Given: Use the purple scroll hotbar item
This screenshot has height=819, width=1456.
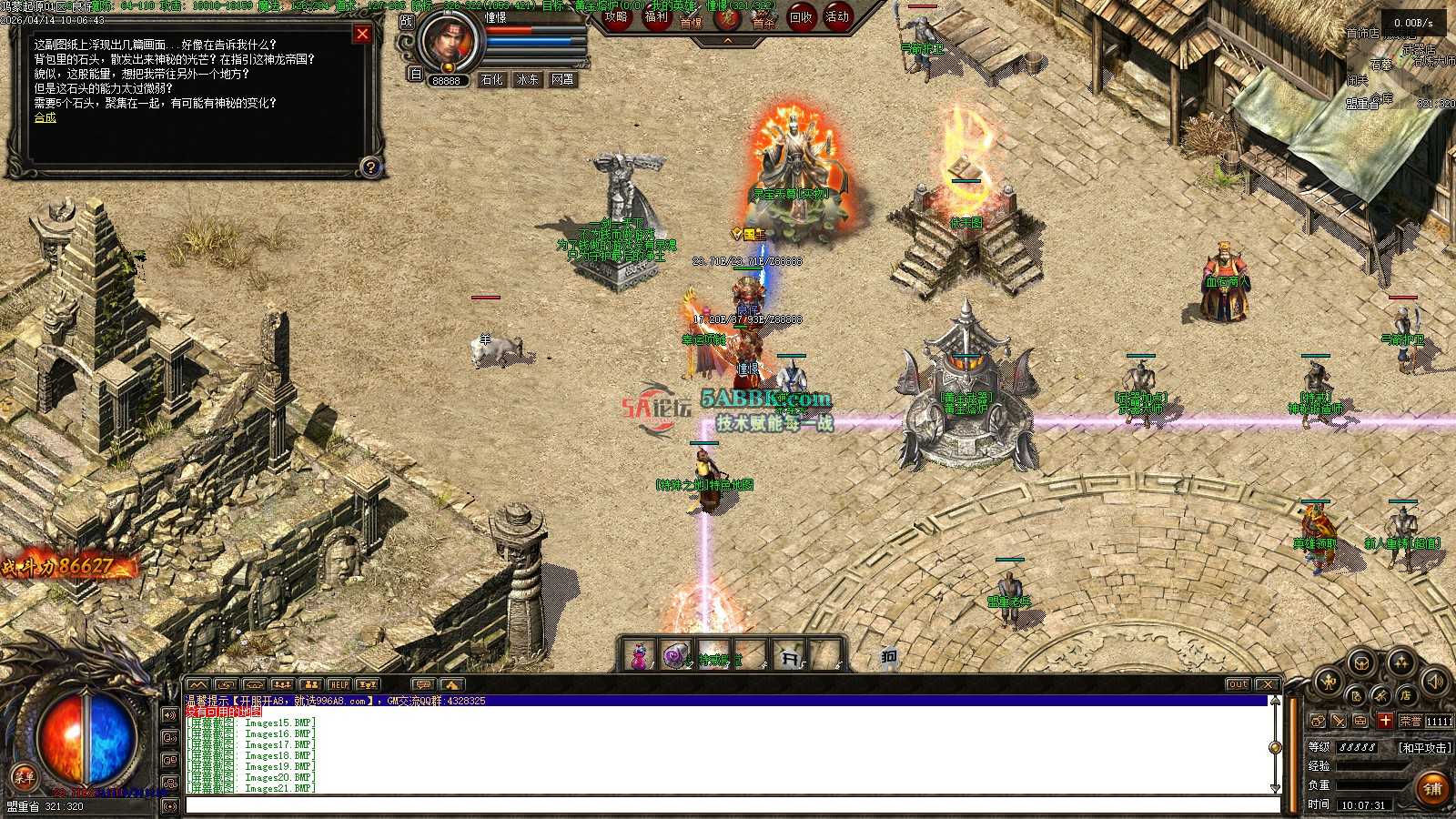Looking at the screenshot, I should point(676,655).
